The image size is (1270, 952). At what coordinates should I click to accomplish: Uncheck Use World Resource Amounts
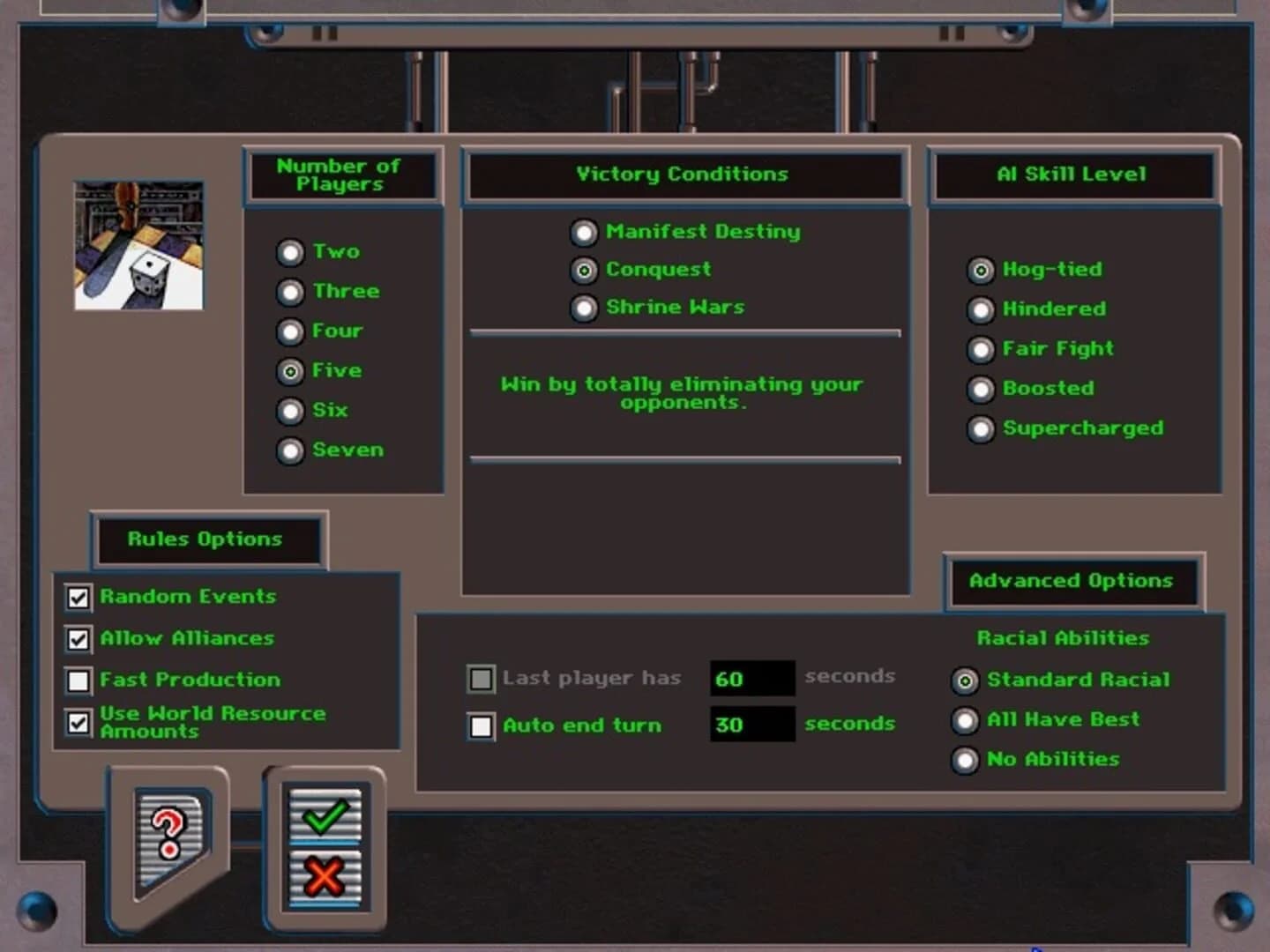78,723
